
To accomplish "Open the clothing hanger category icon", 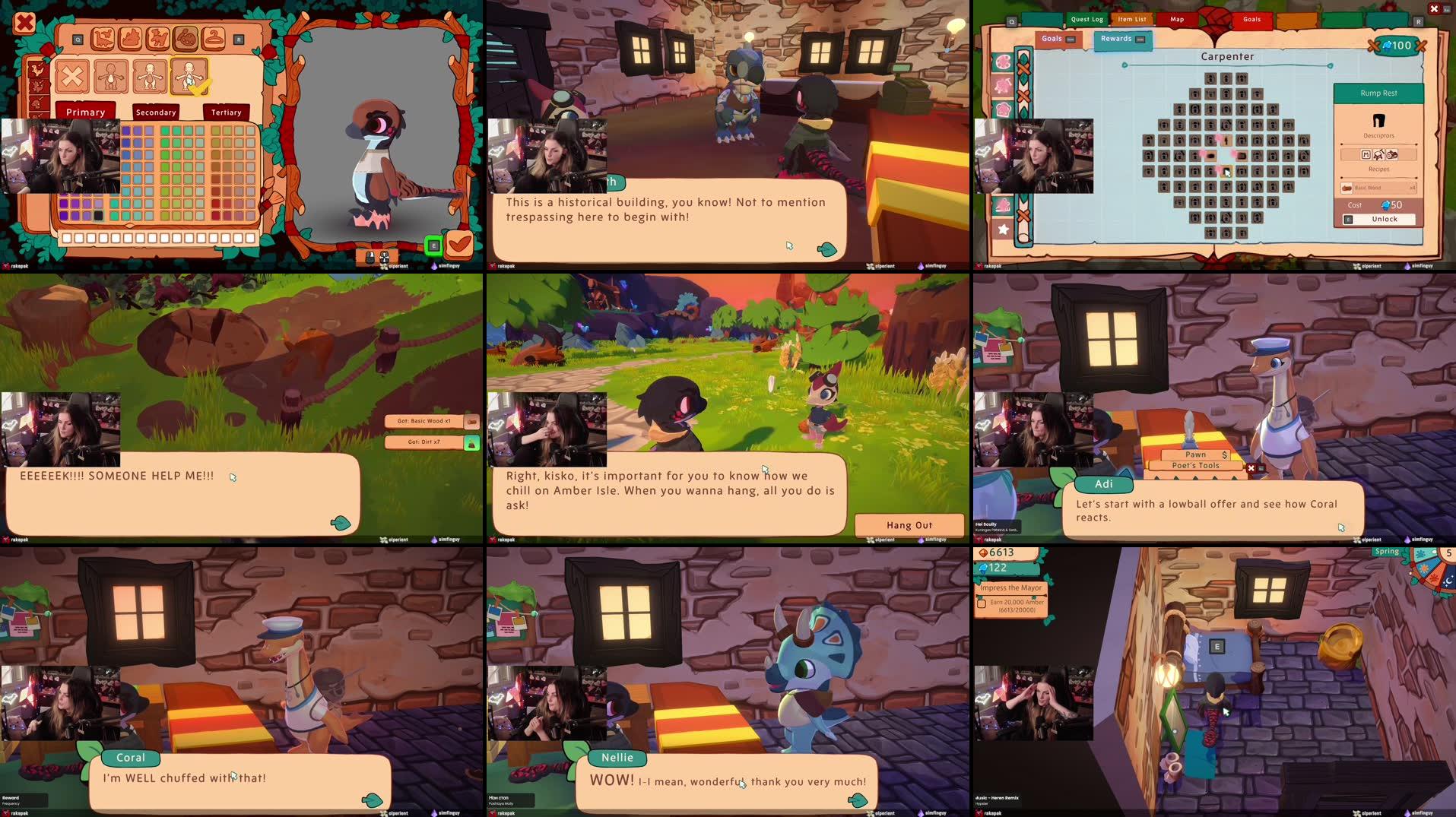I will tap(214, 39).
